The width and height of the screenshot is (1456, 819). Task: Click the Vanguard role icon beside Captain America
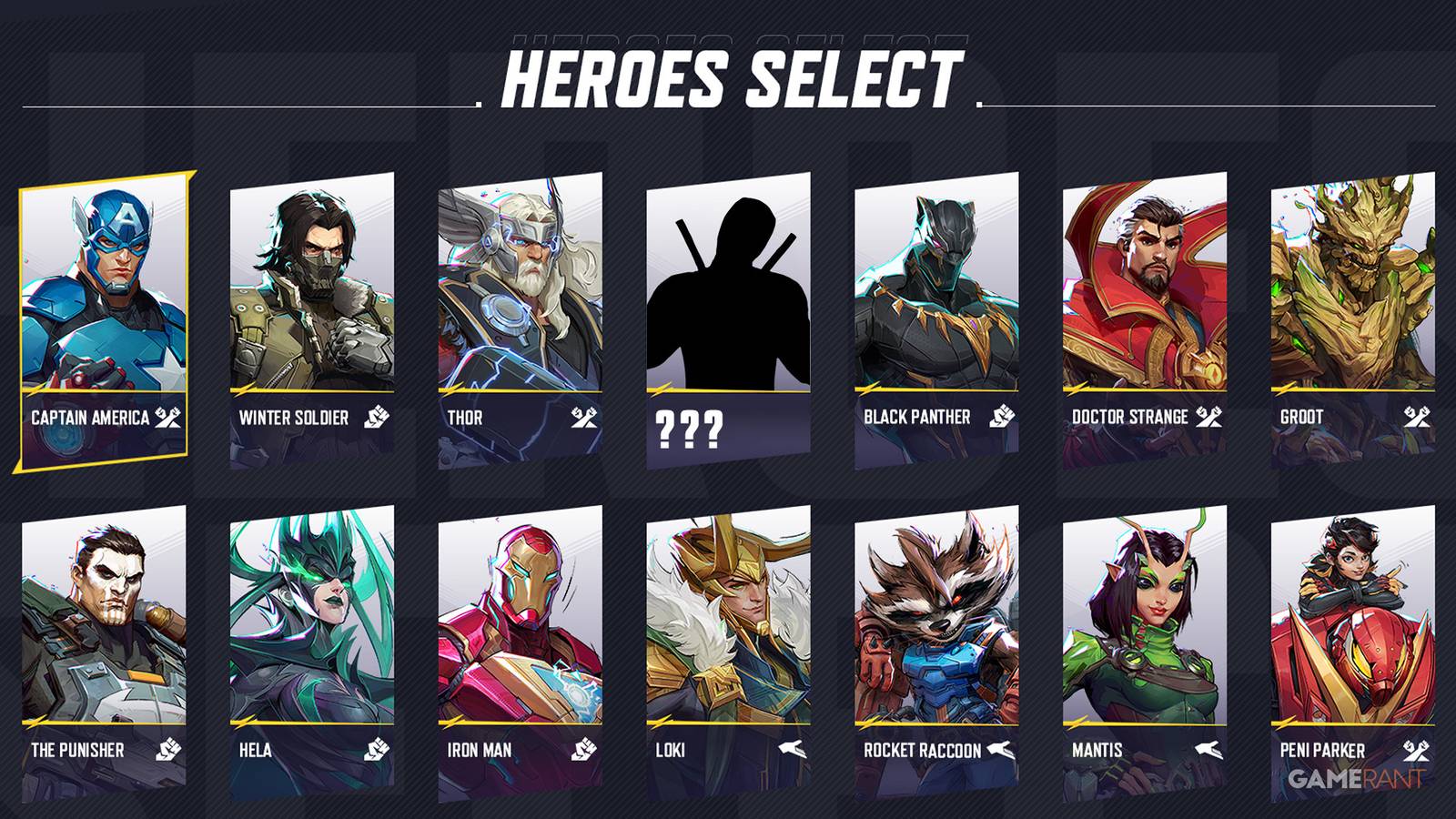pos(169,420)
